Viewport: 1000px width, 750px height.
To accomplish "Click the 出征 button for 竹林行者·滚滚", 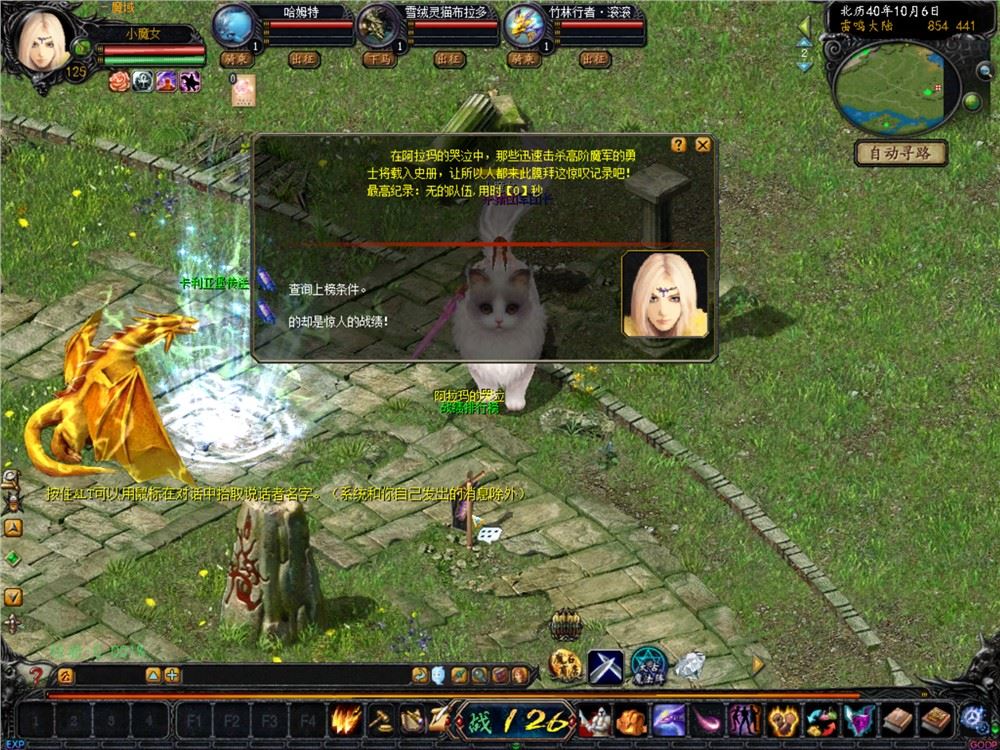I will (x=594, y=59).
